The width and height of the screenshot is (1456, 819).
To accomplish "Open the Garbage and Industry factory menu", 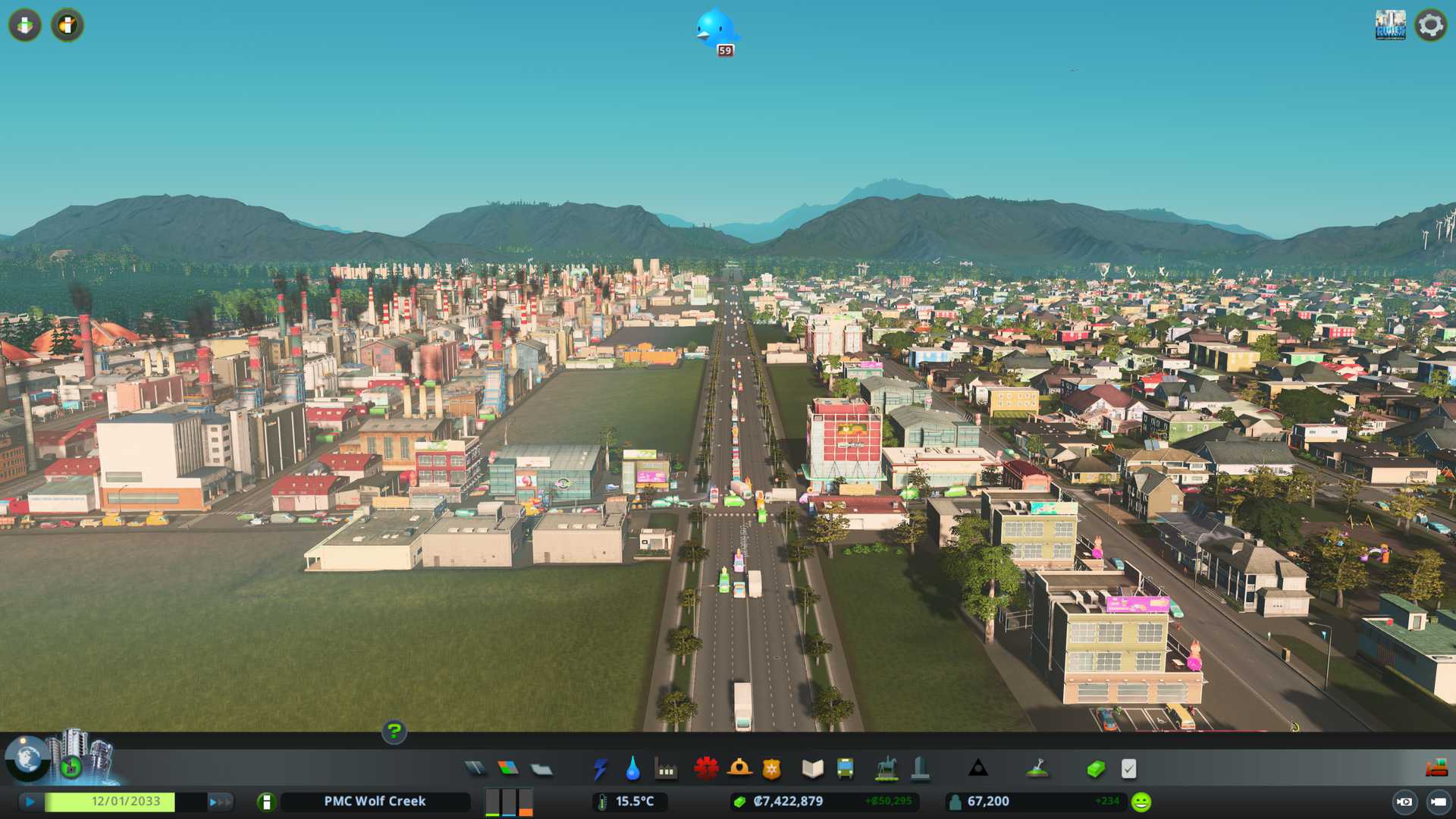I will [x=666, y=770].
